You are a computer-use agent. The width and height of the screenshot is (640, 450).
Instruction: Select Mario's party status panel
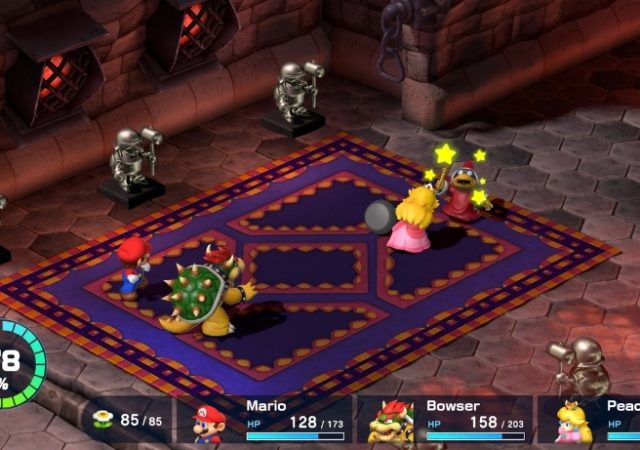coord(265,421)
